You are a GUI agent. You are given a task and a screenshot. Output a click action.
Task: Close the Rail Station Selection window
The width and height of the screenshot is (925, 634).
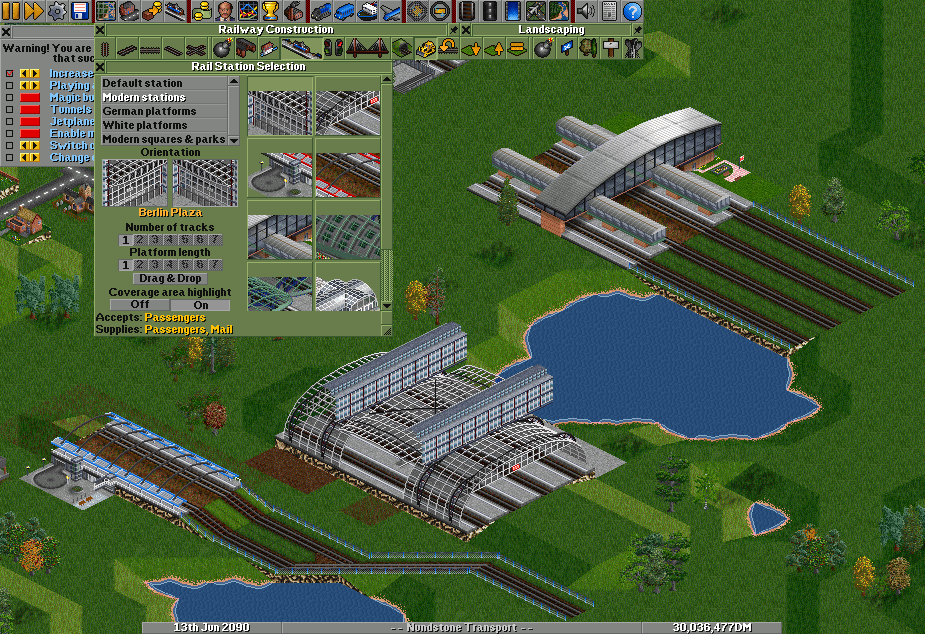(x=100, y=66)
